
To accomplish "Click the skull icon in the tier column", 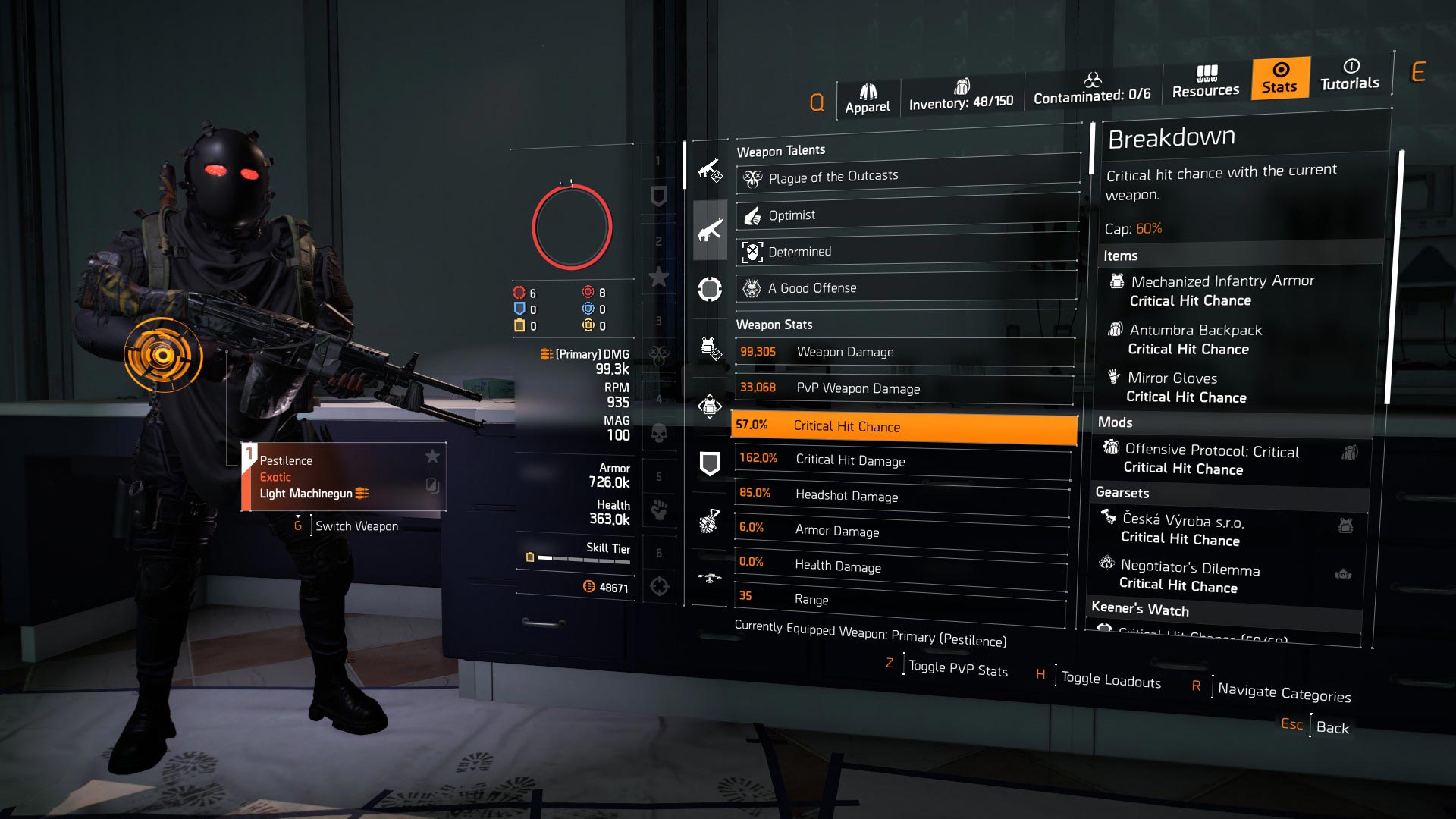I will pyautogui.click(x=660, y=434).
